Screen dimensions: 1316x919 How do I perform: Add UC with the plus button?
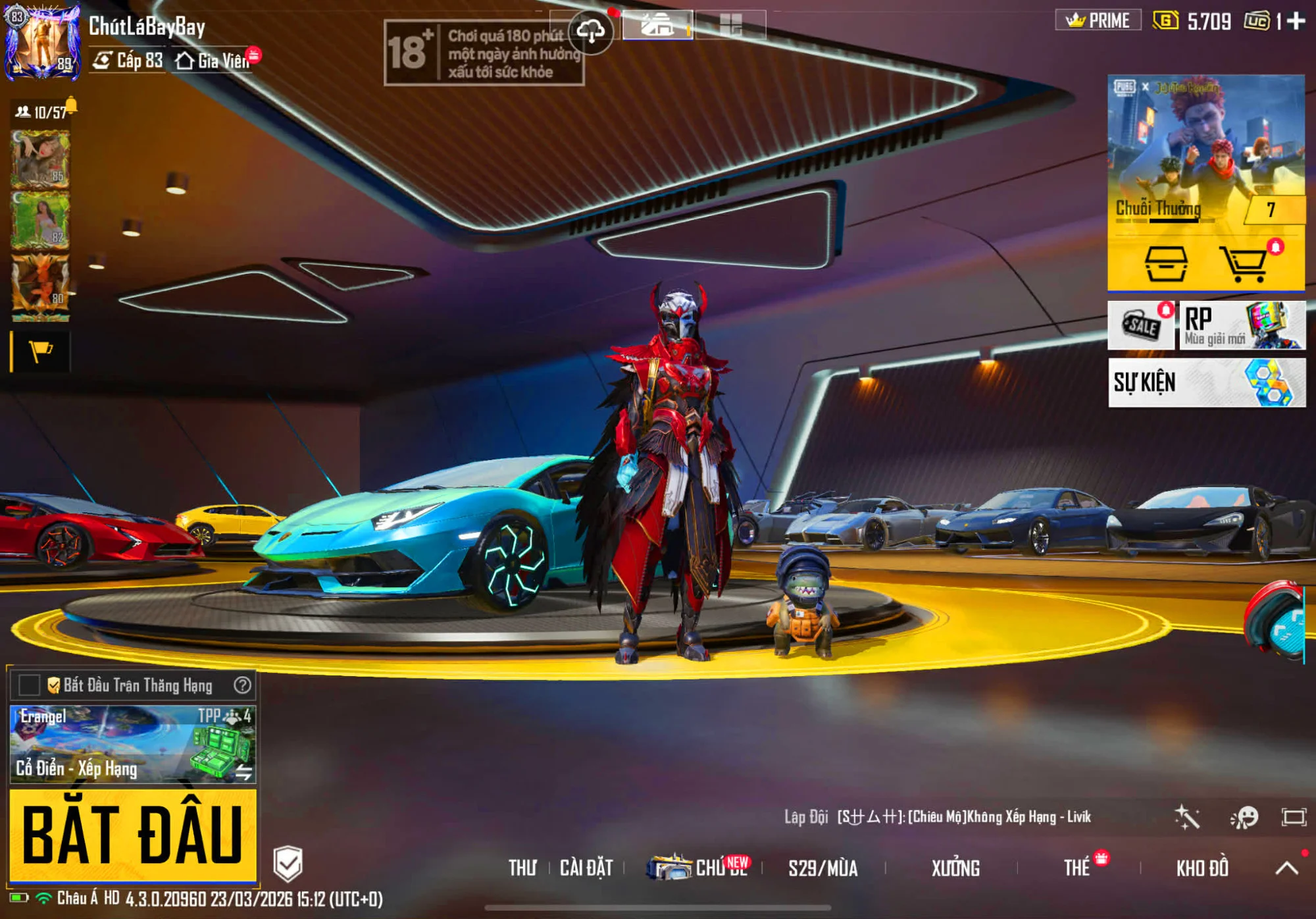point(1296,21)
